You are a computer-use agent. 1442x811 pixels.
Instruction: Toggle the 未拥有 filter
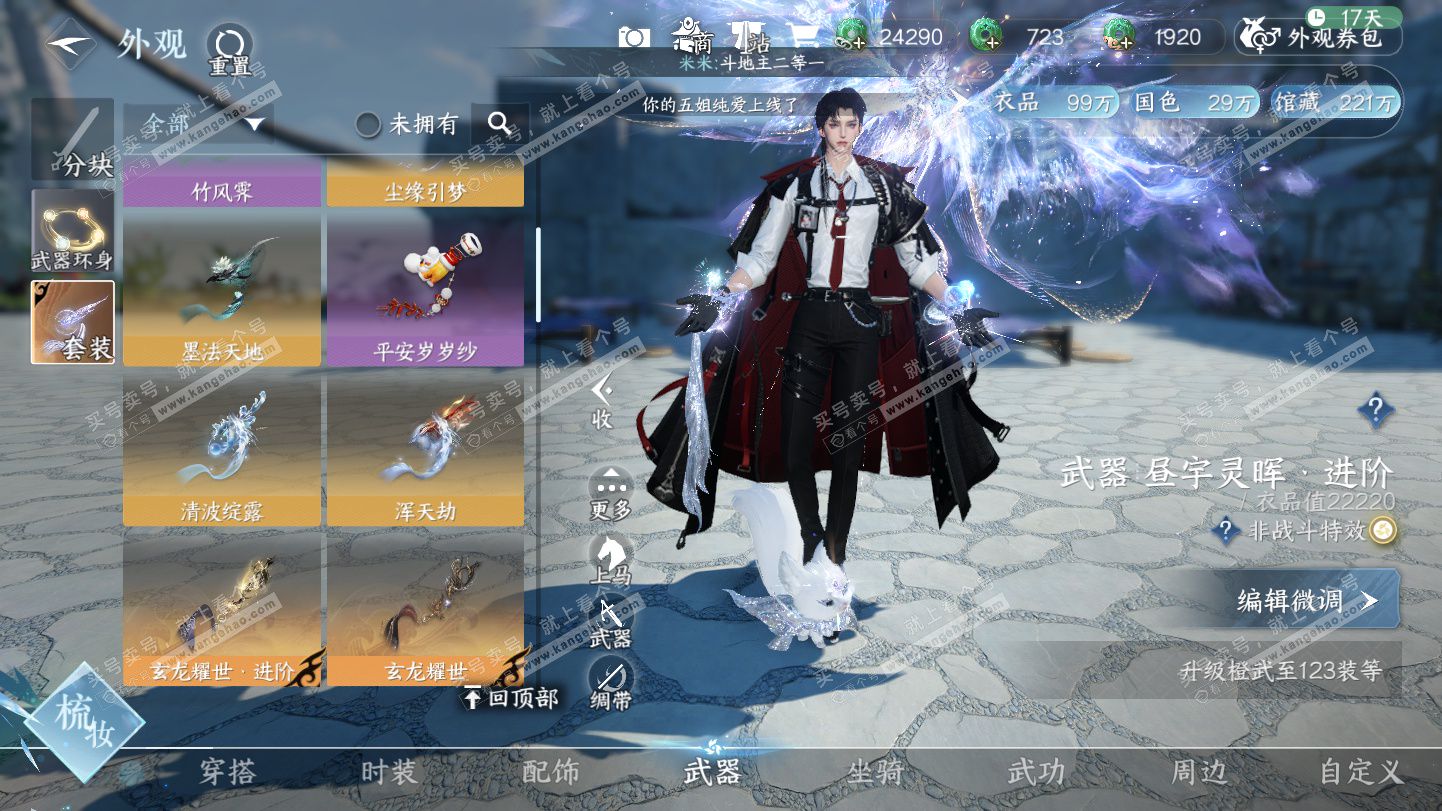pyautogui.click(x=368, y=124)
